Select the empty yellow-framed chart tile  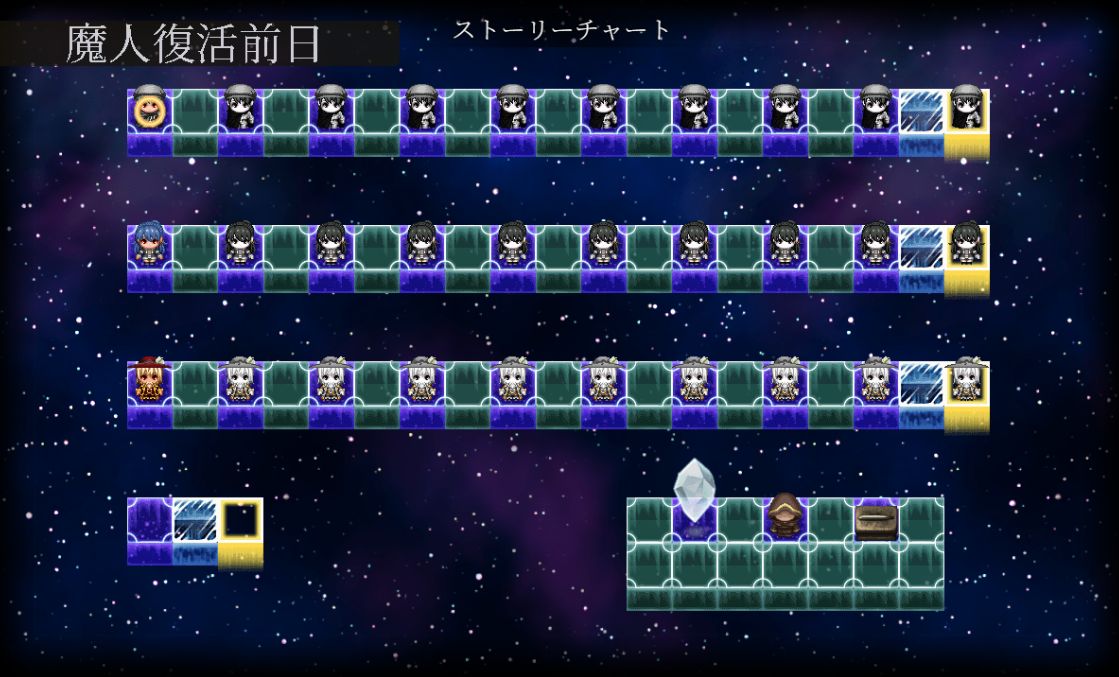click(240, 520)
